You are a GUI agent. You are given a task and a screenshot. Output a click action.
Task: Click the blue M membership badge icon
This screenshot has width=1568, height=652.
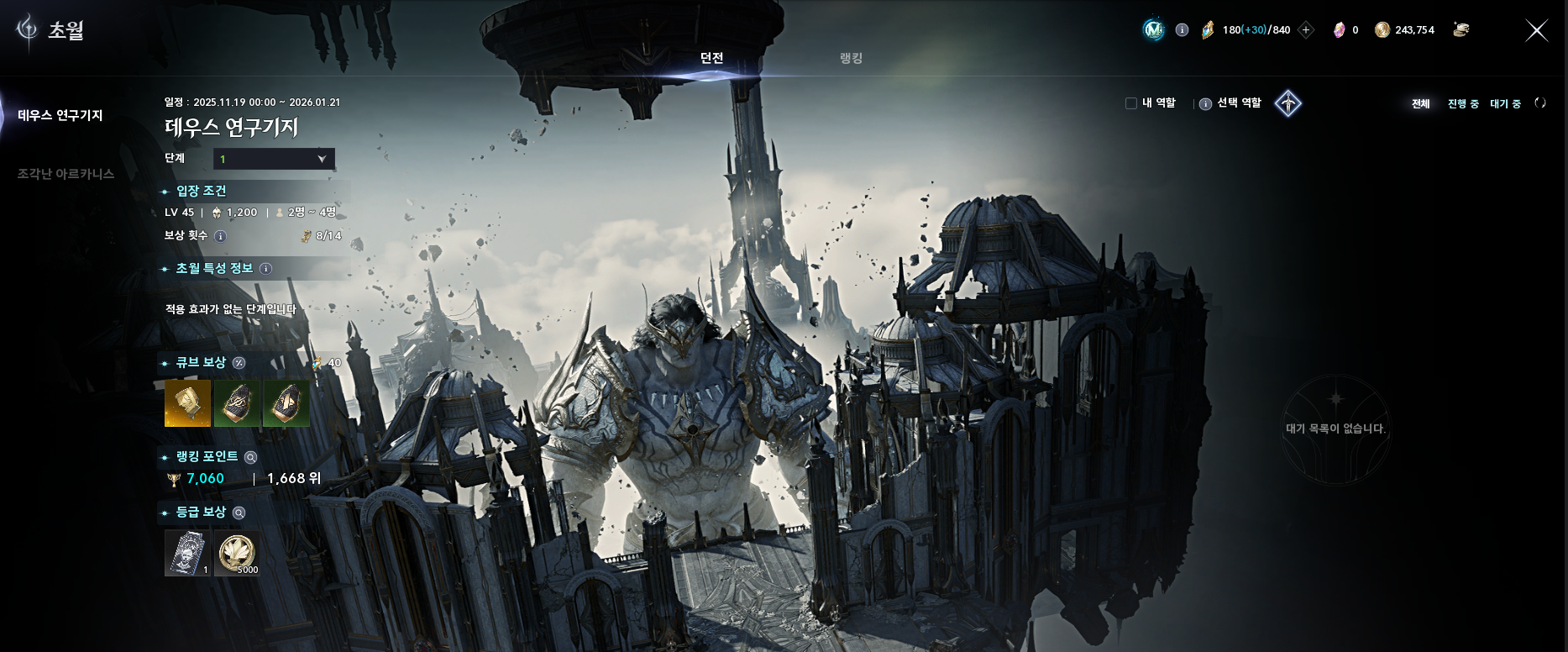[1154, 30]
